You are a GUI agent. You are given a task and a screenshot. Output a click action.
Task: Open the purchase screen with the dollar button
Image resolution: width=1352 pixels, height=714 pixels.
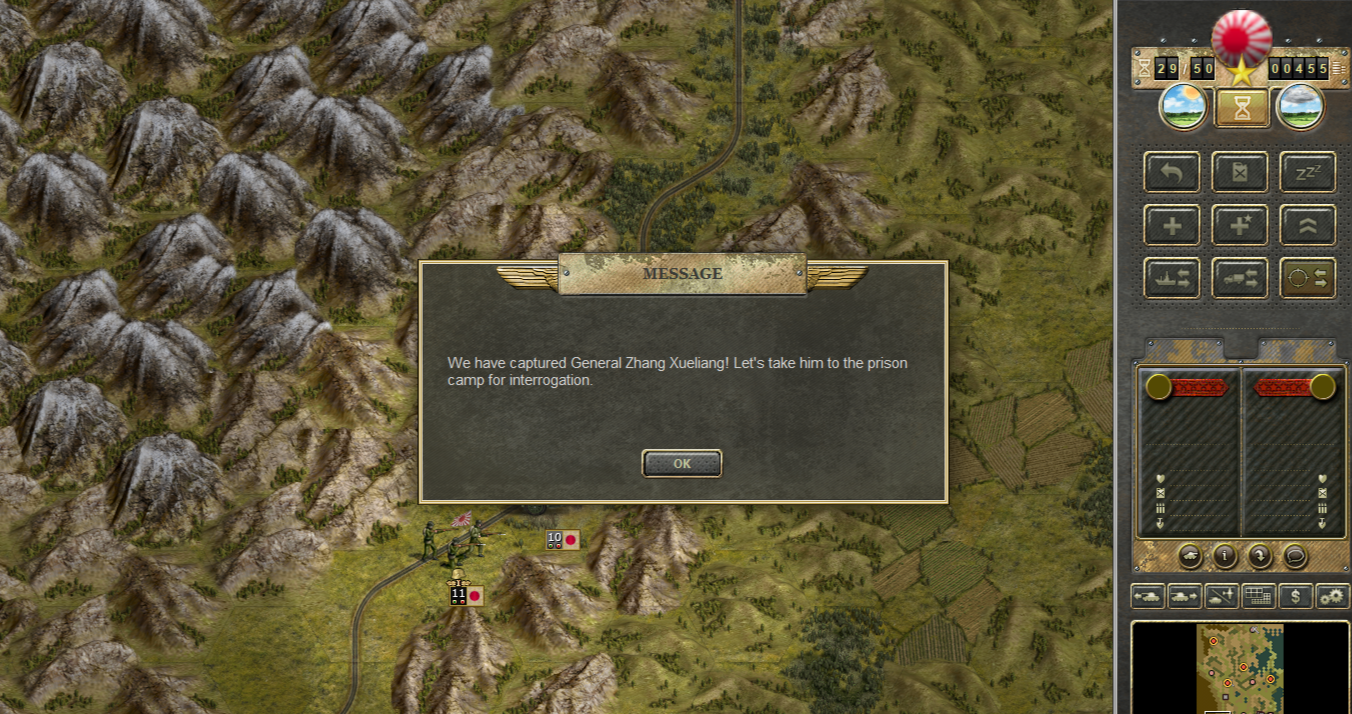point(1296,596)
